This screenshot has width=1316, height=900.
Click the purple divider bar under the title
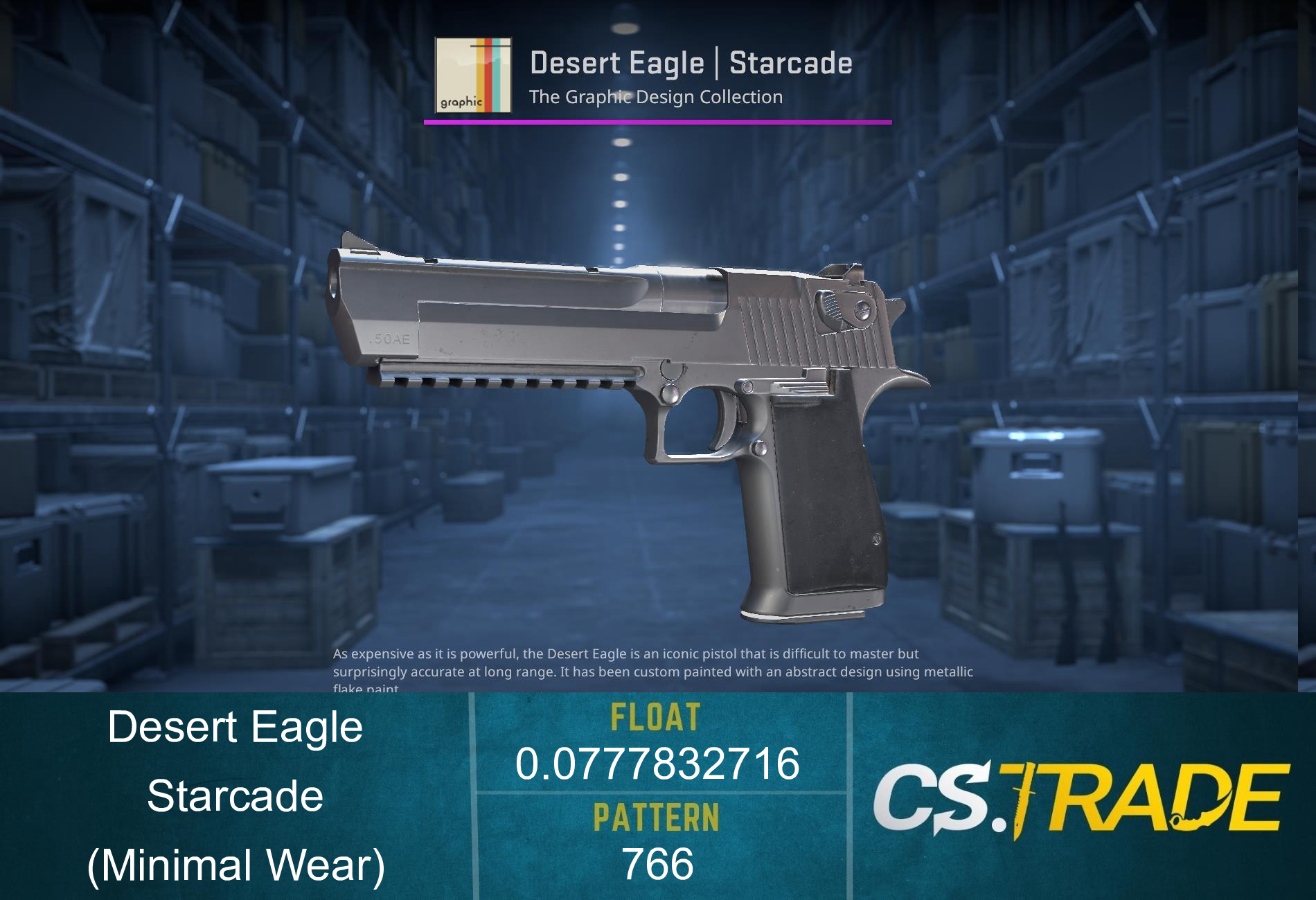coord(657,123)
